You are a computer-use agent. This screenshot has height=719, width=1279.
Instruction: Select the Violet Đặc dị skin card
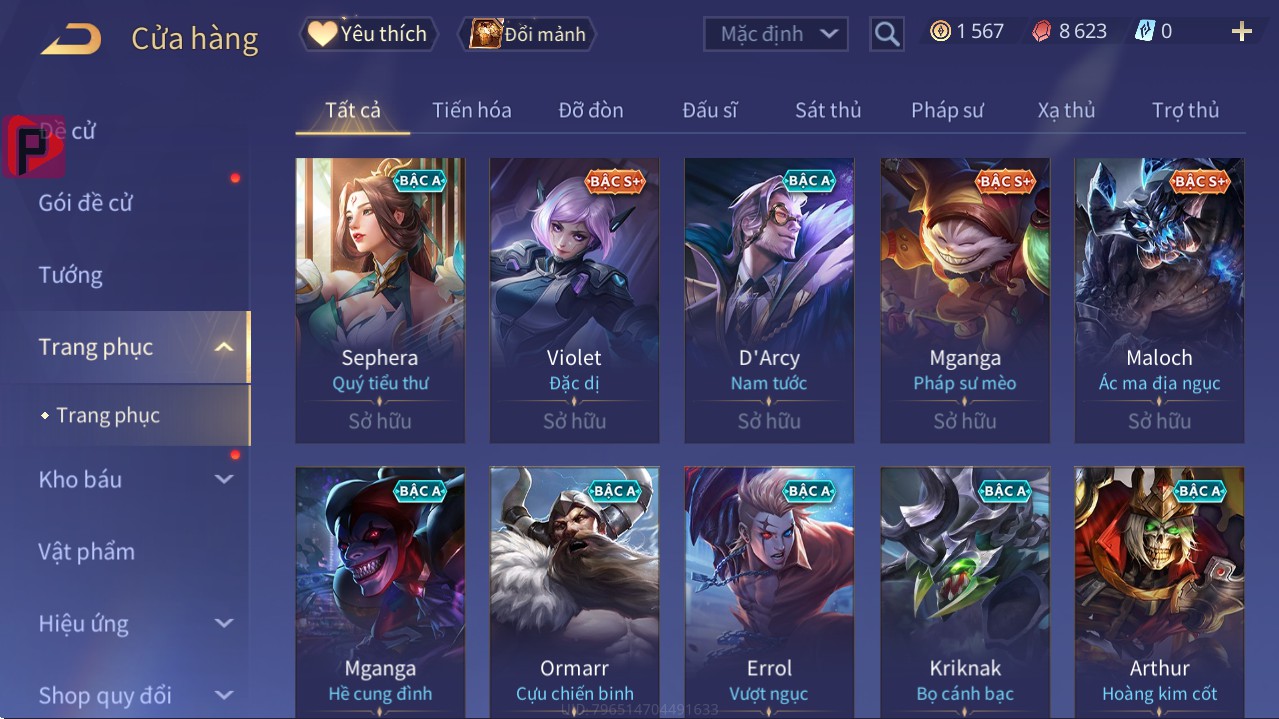(574, 299)
